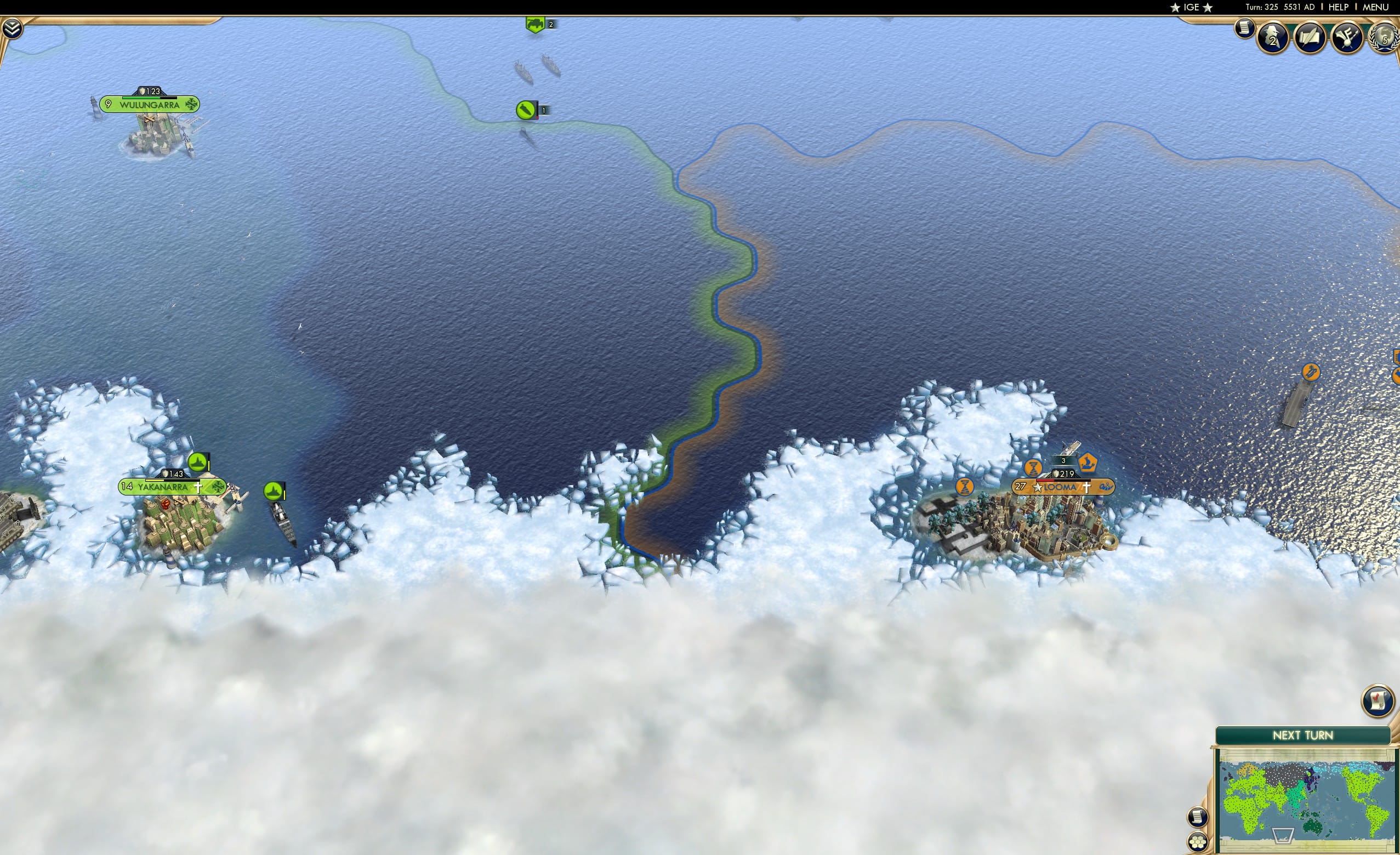Open the Great Works overview icon
This screenshot has height=855, width=1400.
point(1310,36)
